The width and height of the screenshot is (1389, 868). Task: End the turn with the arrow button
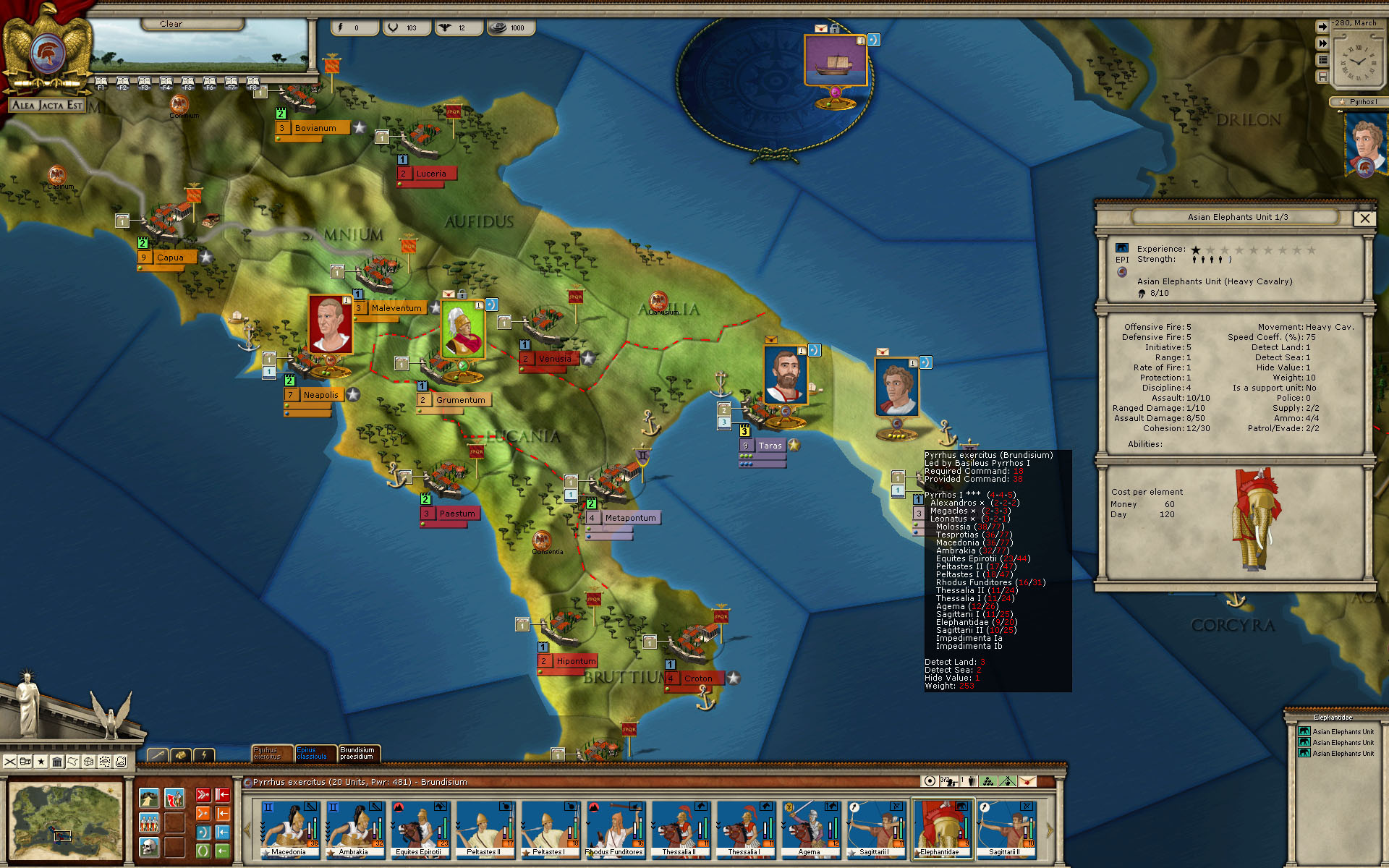click(x=1323, y=27)
